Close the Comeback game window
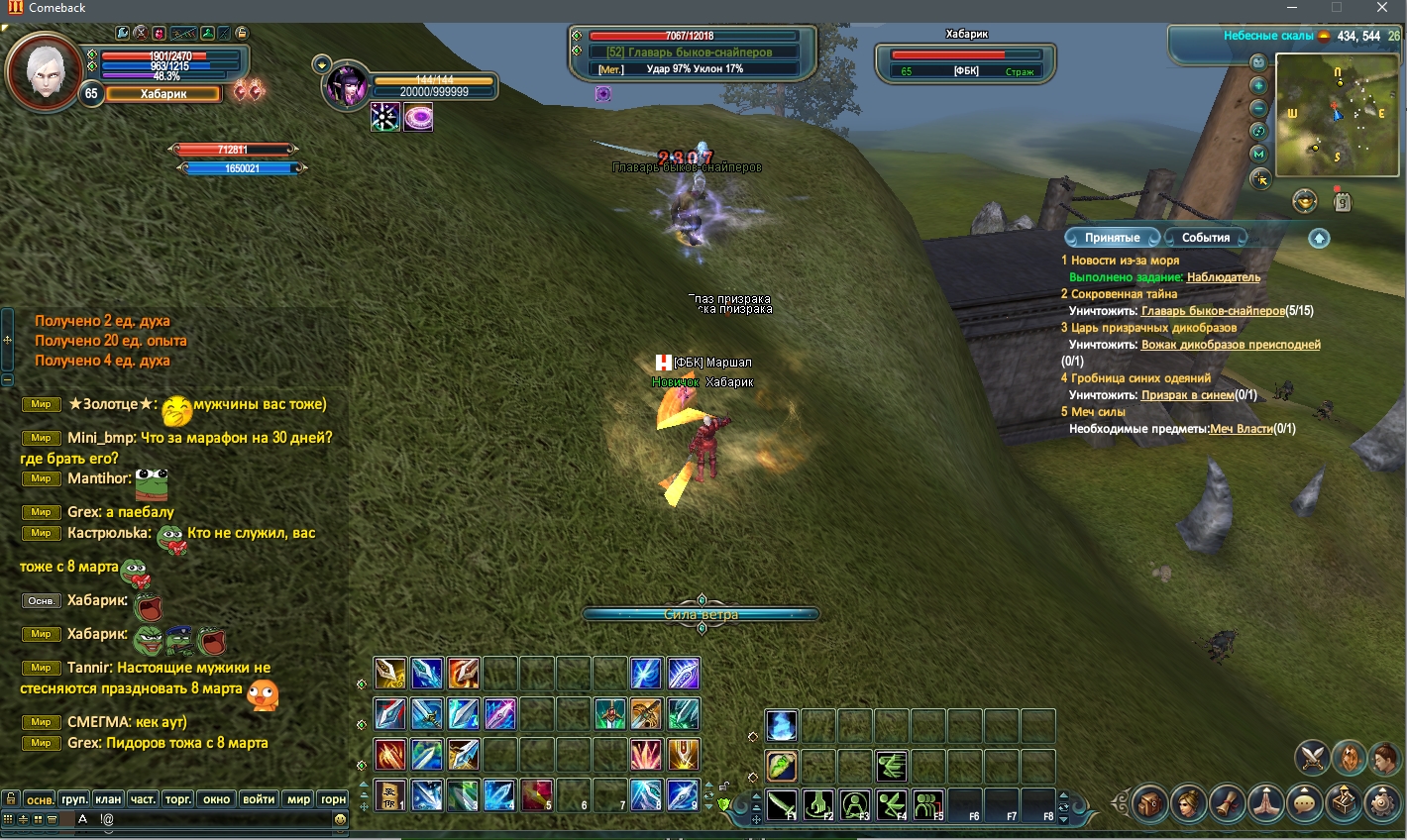This screenshot has width=1407, height=840. tap(1382, 8)
